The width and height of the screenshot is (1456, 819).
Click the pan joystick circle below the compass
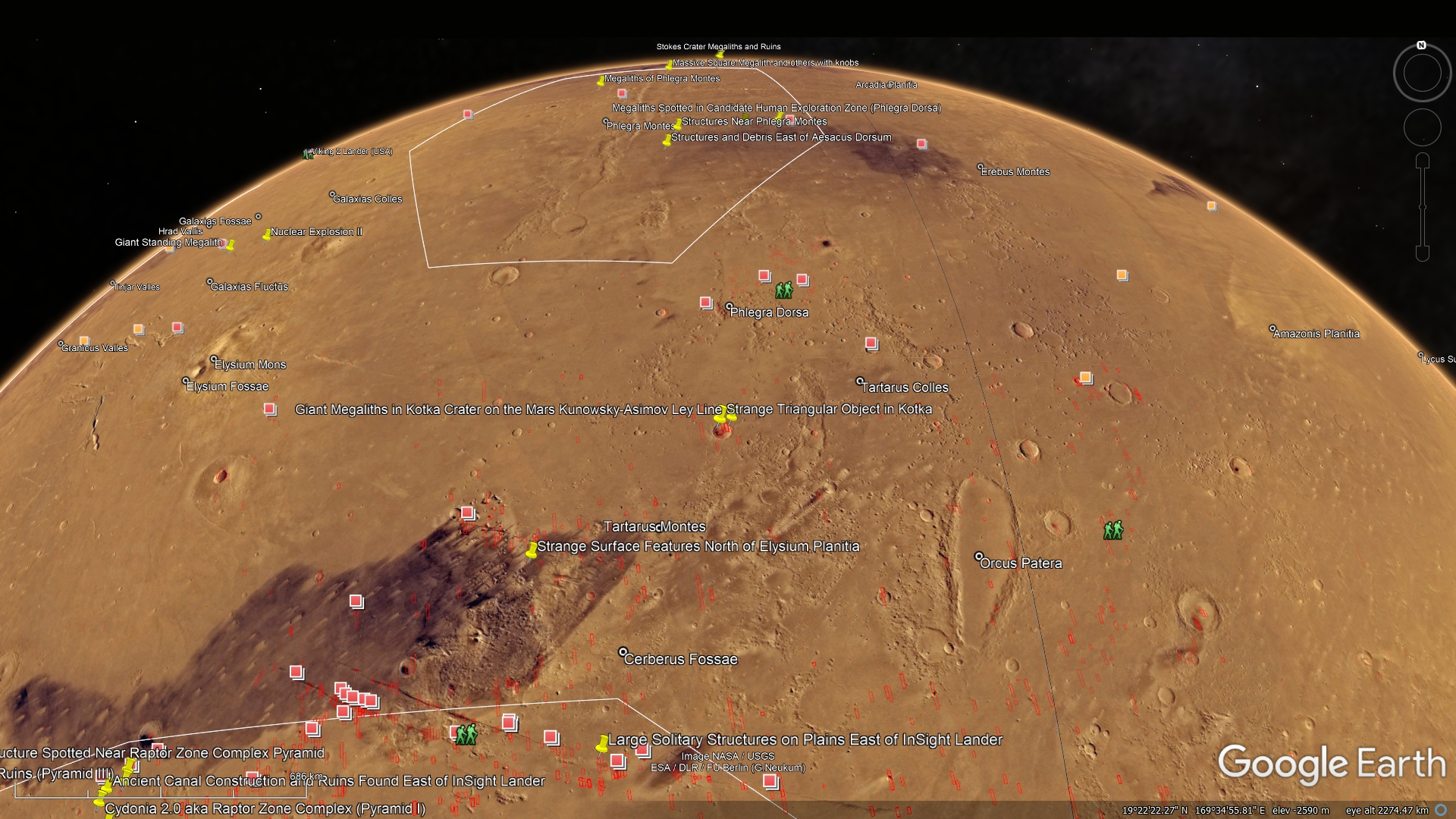pos(1422,127)
